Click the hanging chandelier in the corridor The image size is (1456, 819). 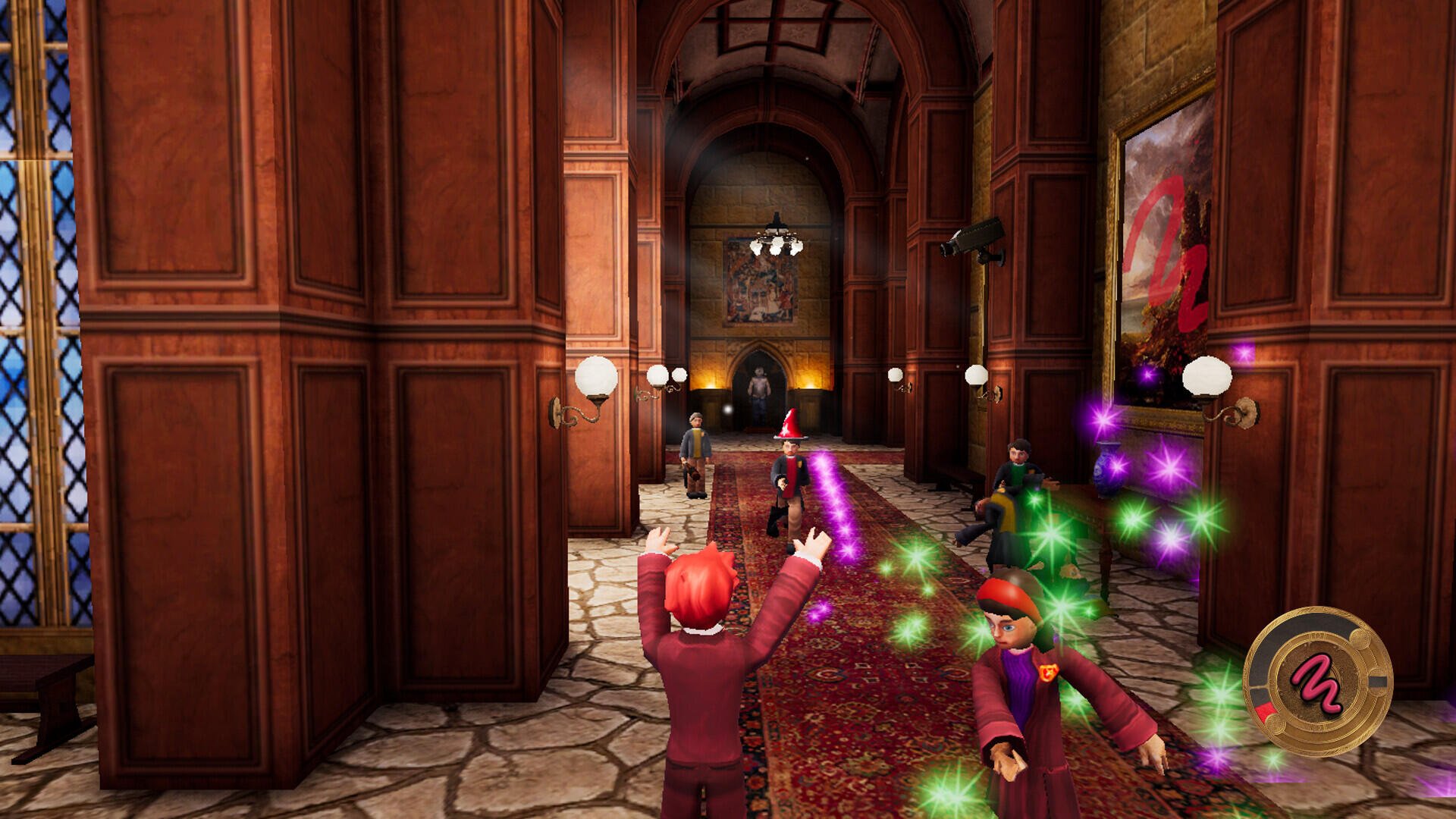776,235
